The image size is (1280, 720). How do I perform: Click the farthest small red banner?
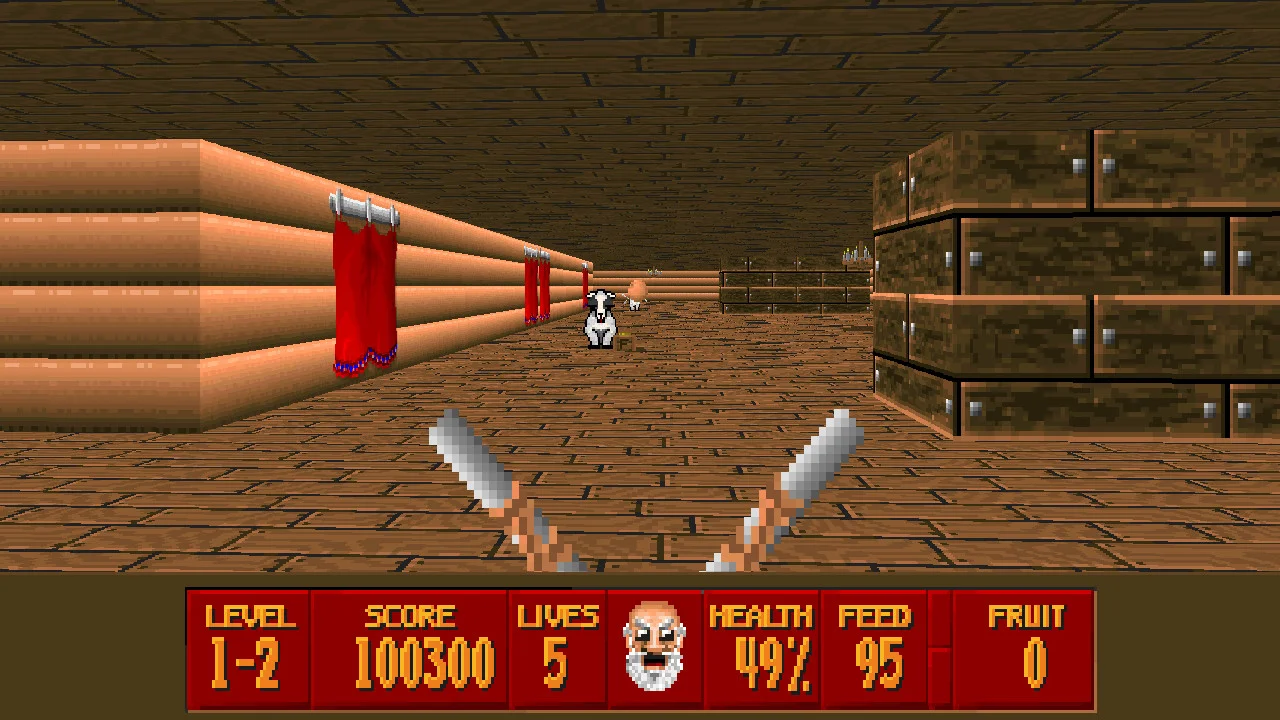coord(585,285)
